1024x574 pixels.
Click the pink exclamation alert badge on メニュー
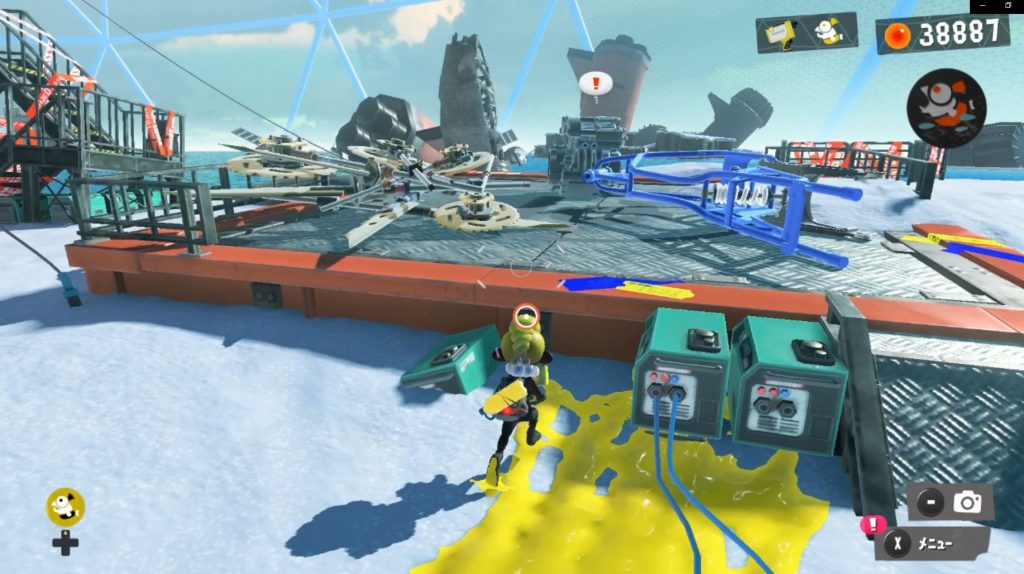point(873,523)
